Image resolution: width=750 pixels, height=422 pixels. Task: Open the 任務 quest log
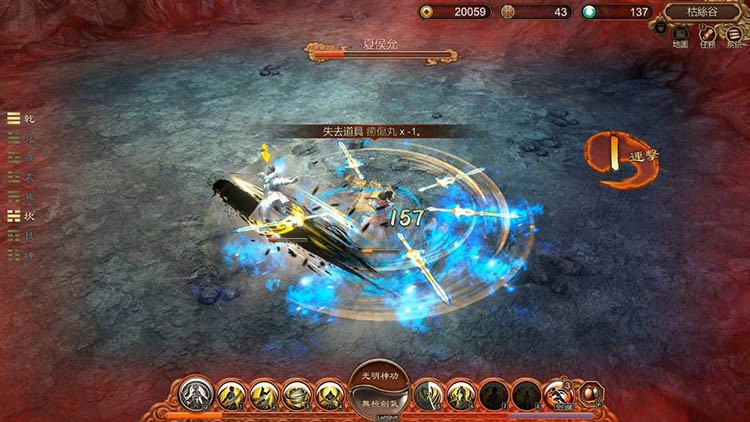[x=707, y=36]
